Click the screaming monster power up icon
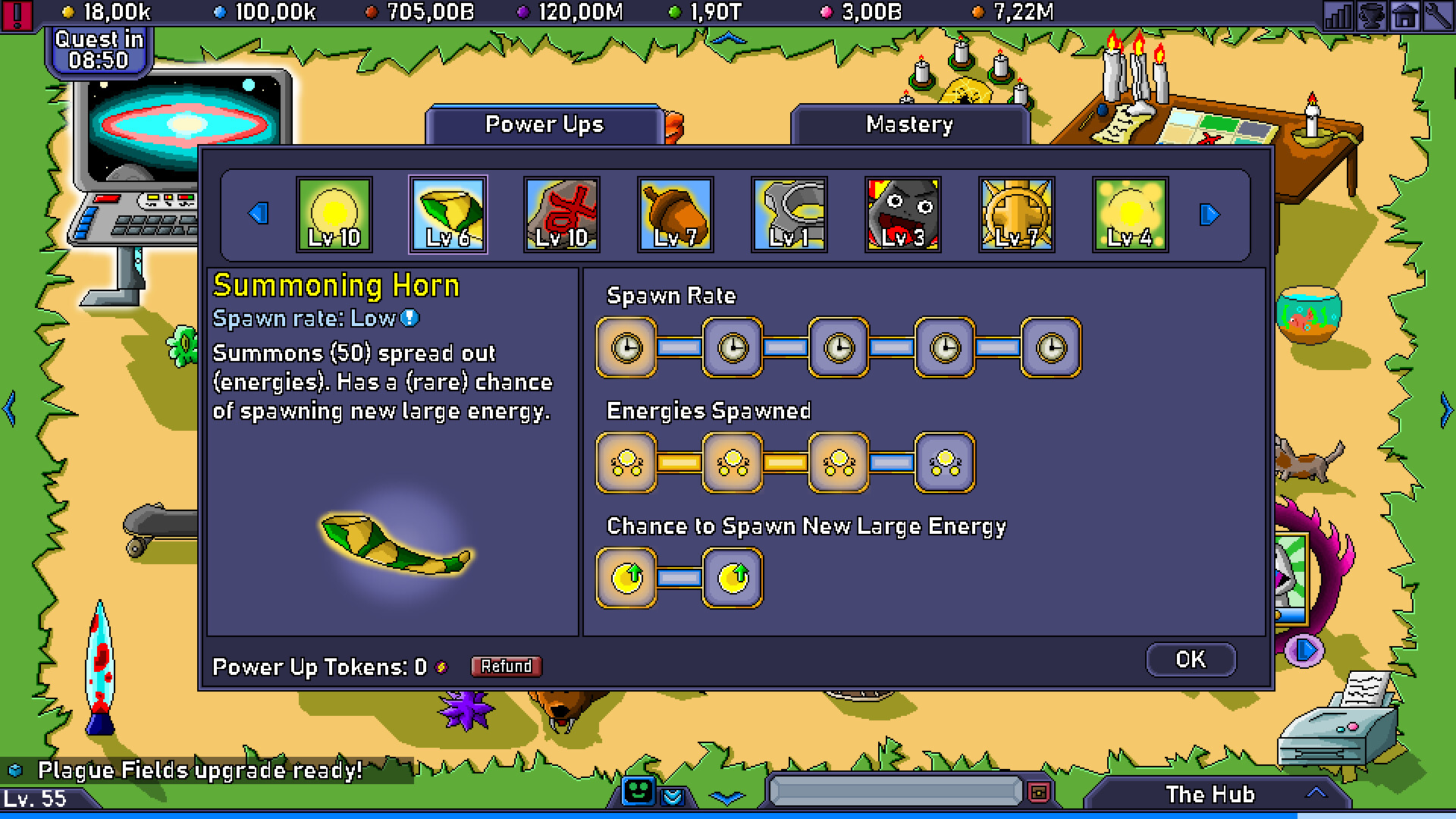The image size is (1456, 819). coord(902,215)
